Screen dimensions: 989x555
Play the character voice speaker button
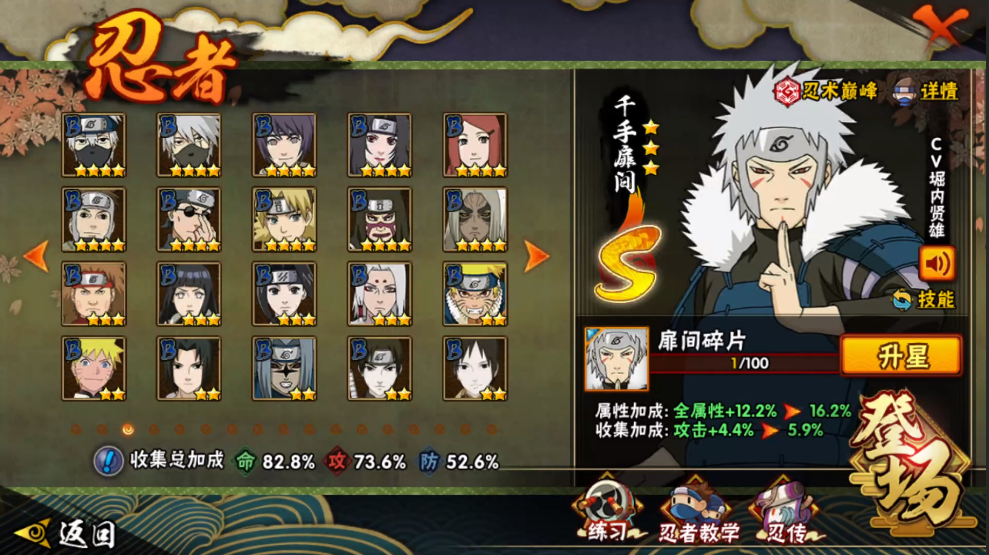[x=937, y=263]
